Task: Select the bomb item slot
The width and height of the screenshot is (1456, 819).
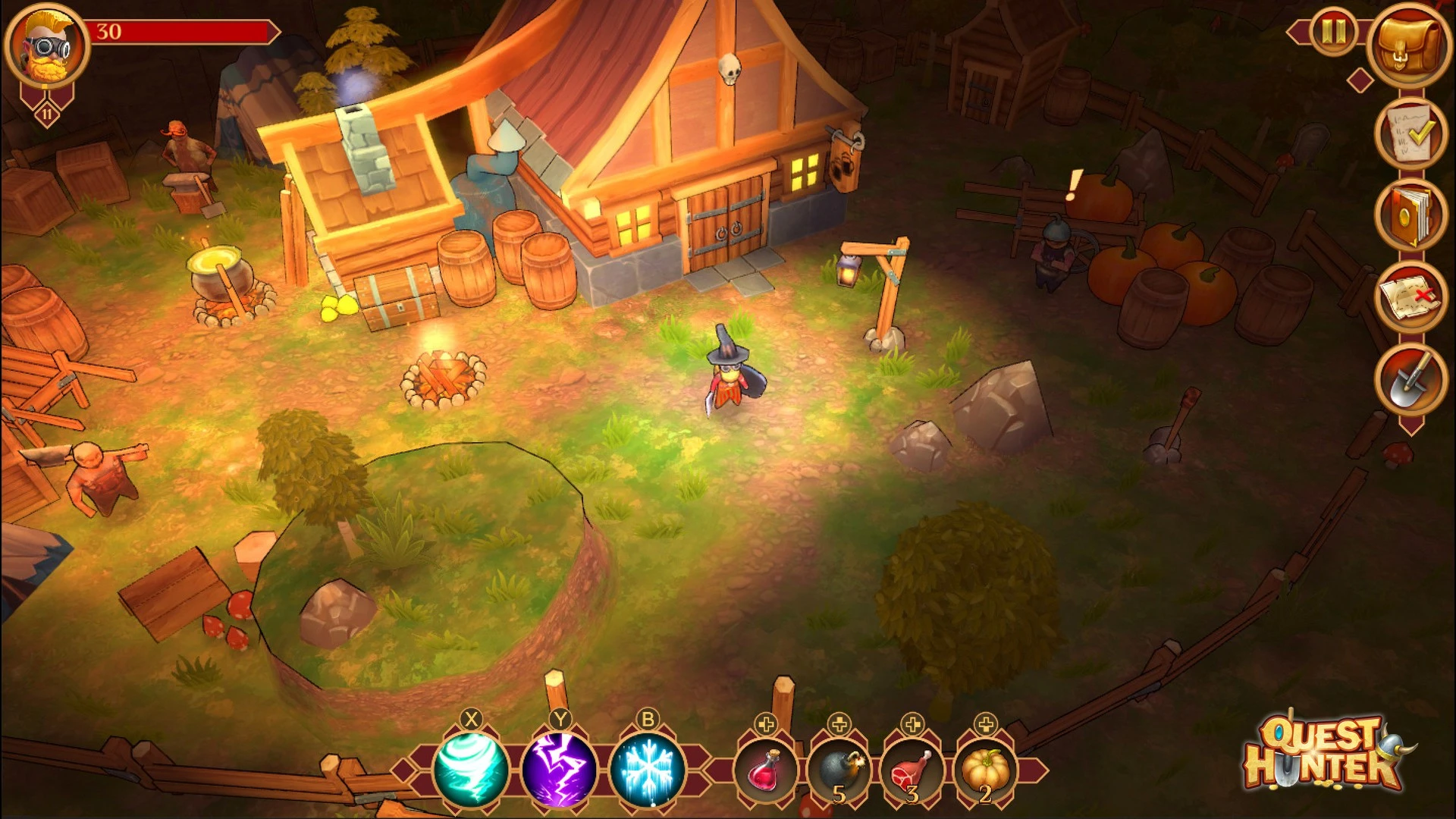Action: tap(839, 770)
